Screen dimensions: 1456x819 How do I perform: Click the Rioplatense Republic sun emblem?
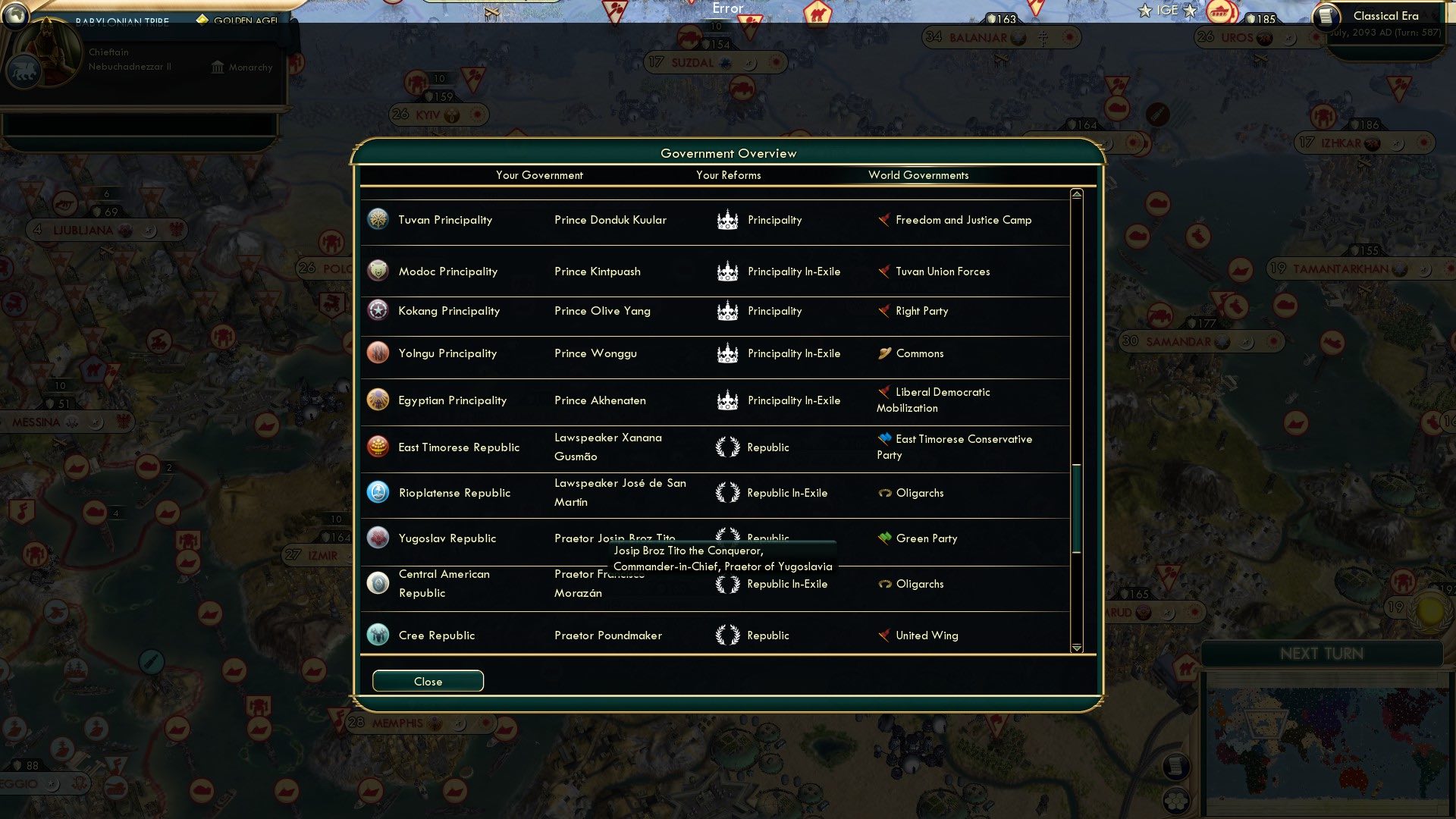click(x=378, y=492)
